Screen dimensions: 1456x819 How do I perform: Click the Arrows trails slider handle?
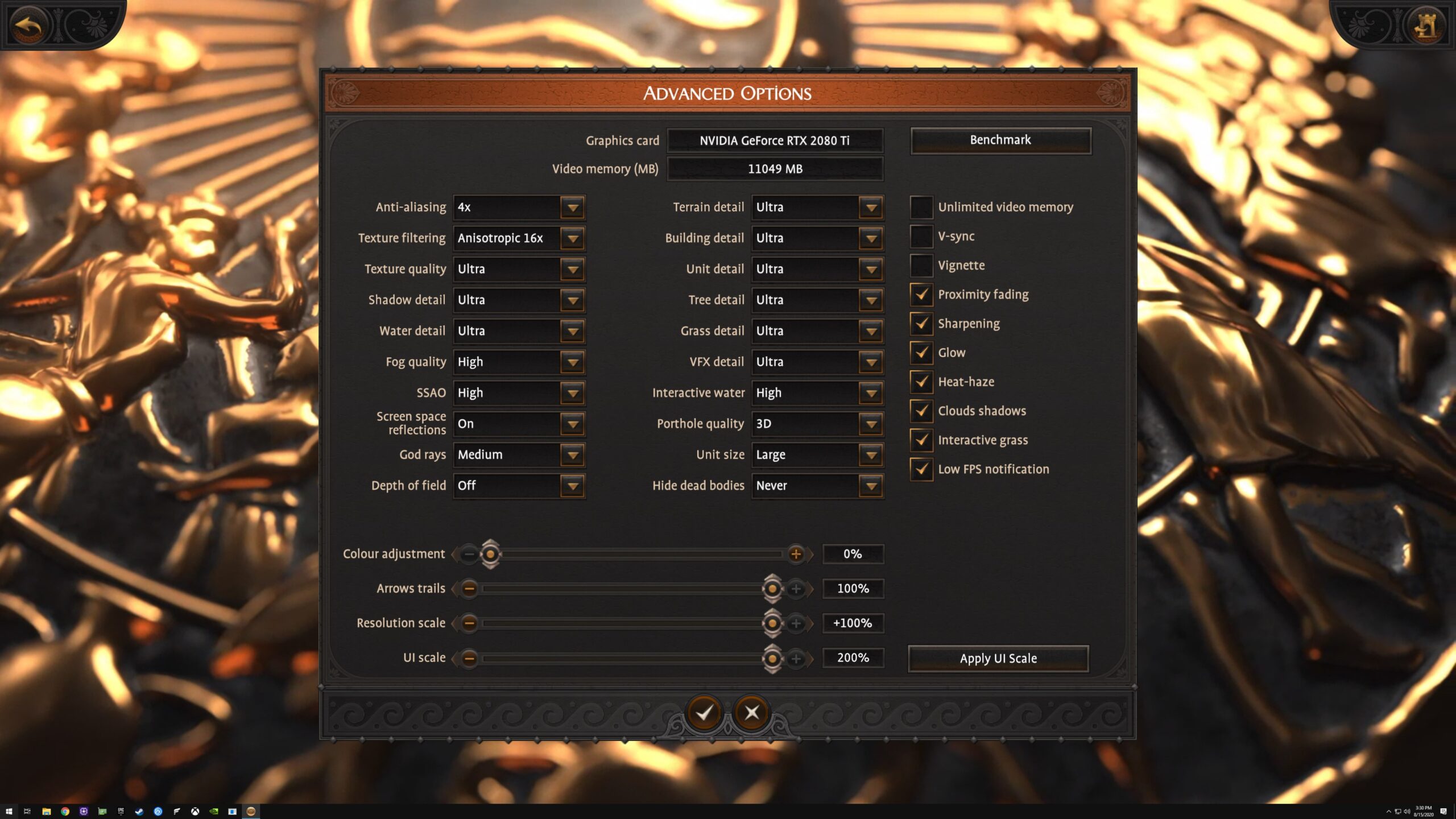pyautogui.click(x=772, y=589)
